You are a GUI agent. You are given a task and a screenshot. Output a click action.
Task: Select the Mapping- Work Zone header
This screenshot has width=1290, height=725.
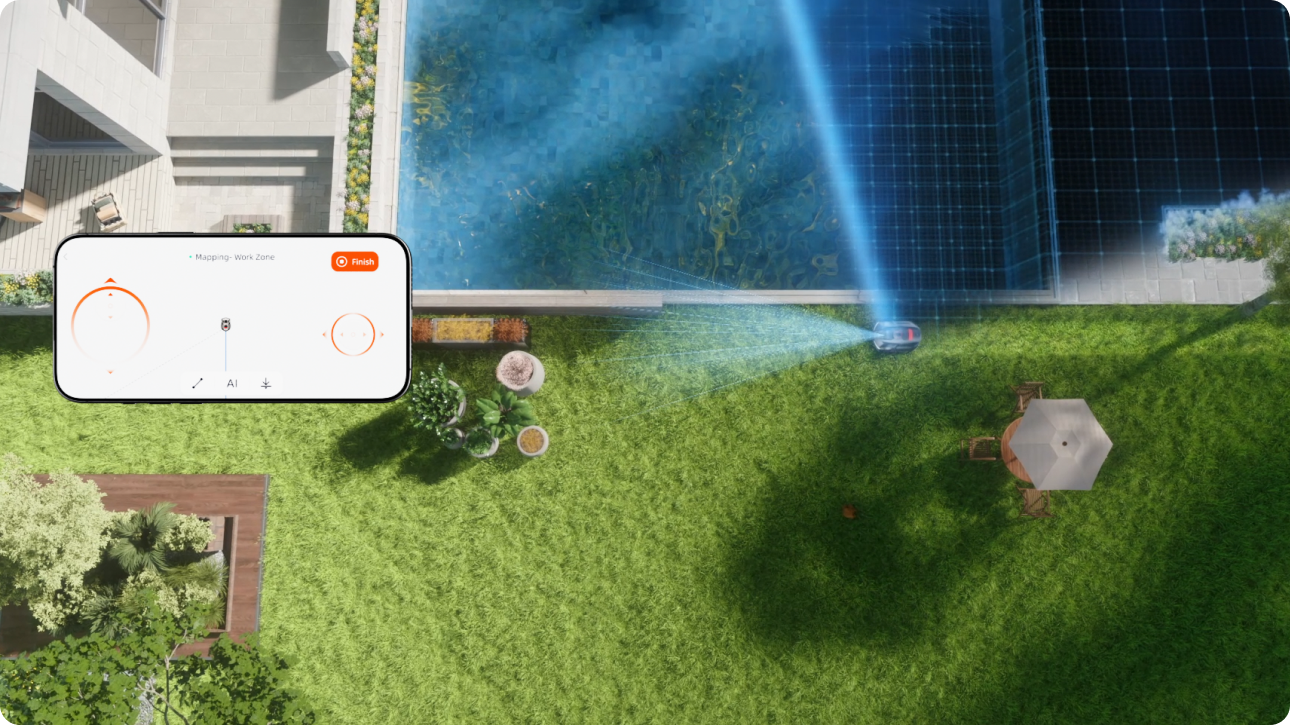[x=235, y=257]
